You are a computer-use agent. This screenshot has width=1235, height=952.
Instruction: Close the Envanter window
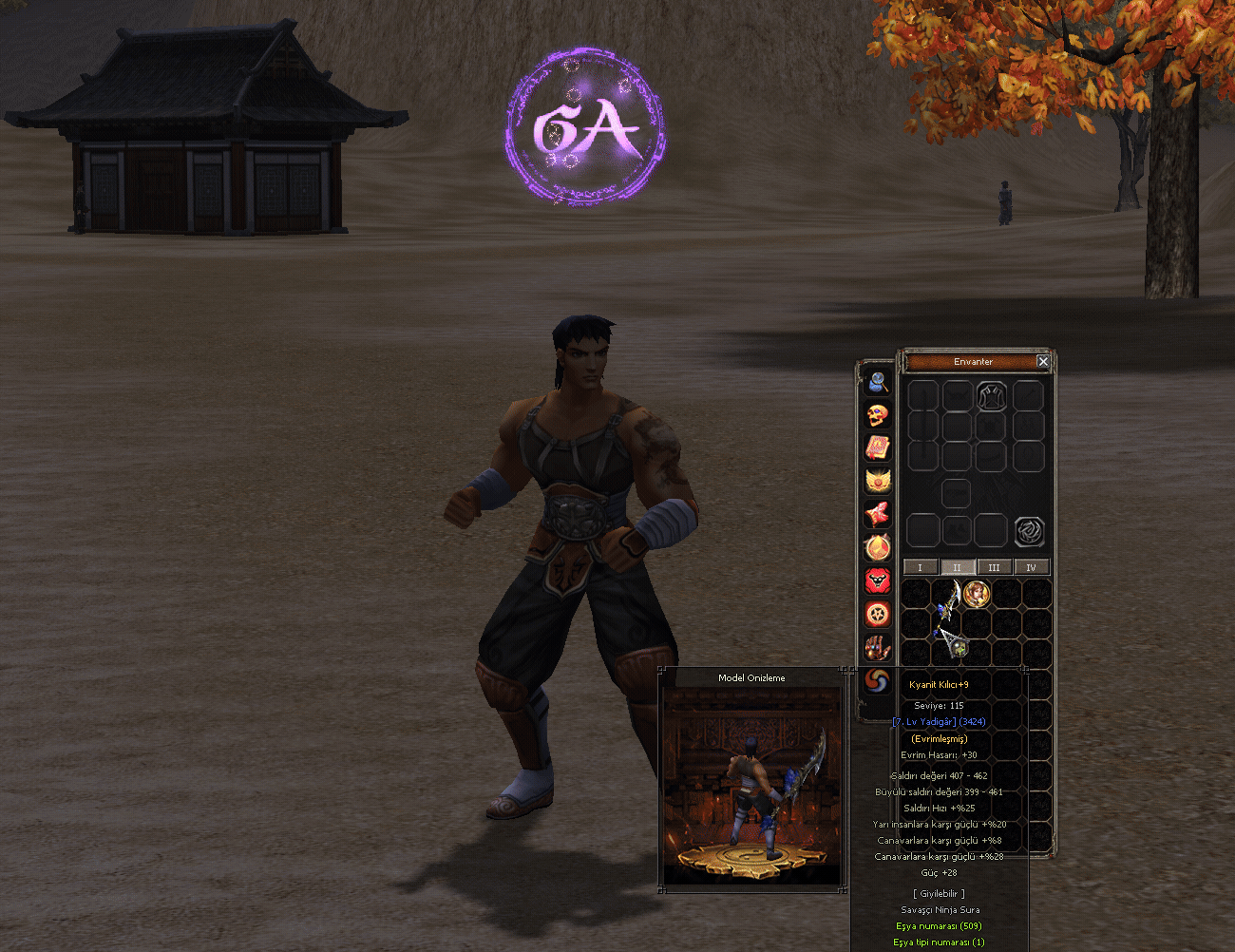pyautogui.click(x=1043, y=362)
